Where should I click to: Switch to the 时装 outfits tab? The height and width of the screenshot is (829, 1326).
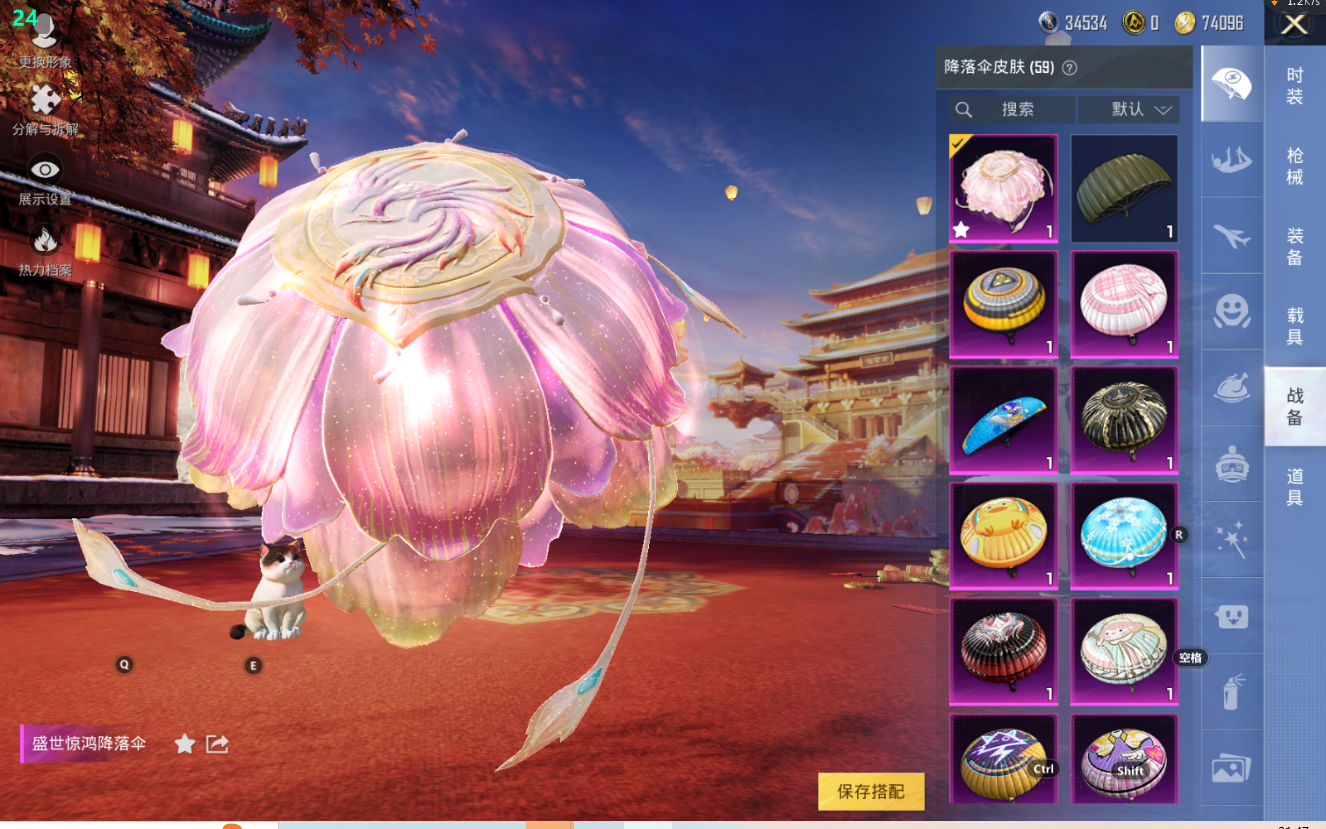tap(1295, 86)
